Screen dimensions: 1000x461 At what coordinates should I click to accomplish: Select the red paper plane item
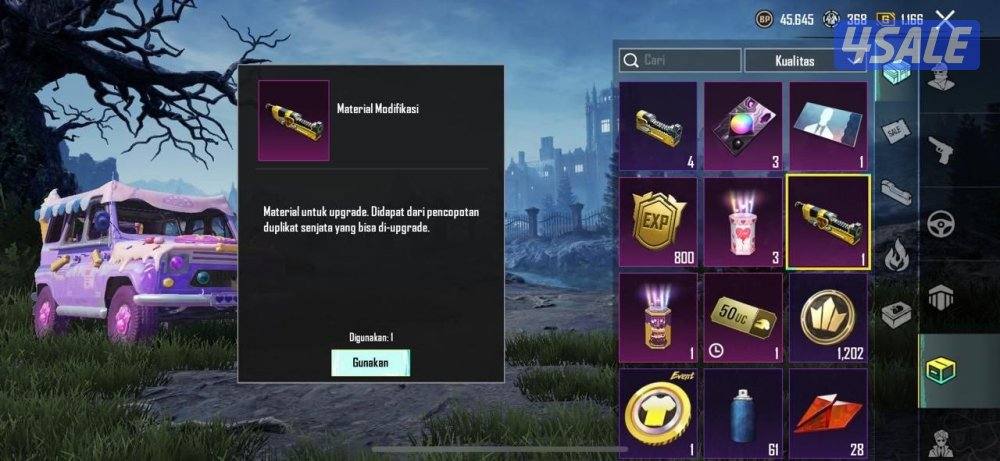point(828,410)
